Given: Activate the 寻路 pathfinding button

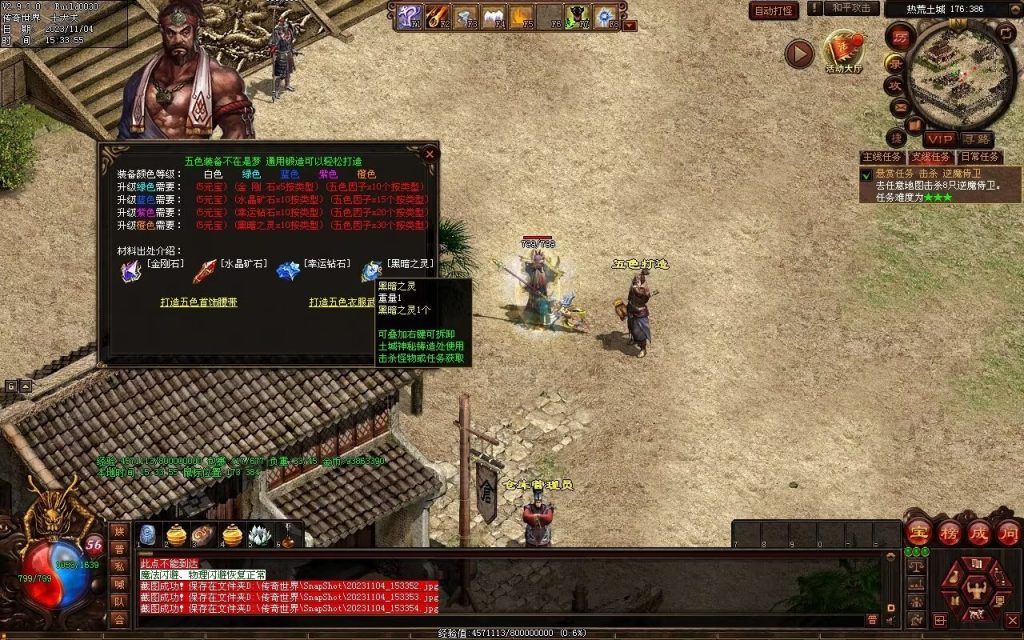Looking at the screenshot, I should point(977,139).
